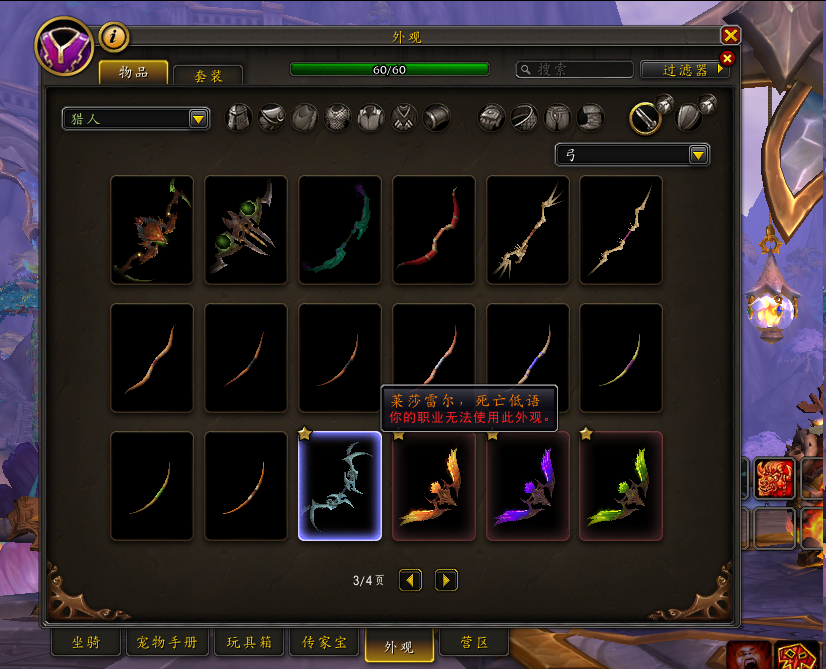Click the round info button
The width and height of the screenshot is (826, 669).
point(114,38)
